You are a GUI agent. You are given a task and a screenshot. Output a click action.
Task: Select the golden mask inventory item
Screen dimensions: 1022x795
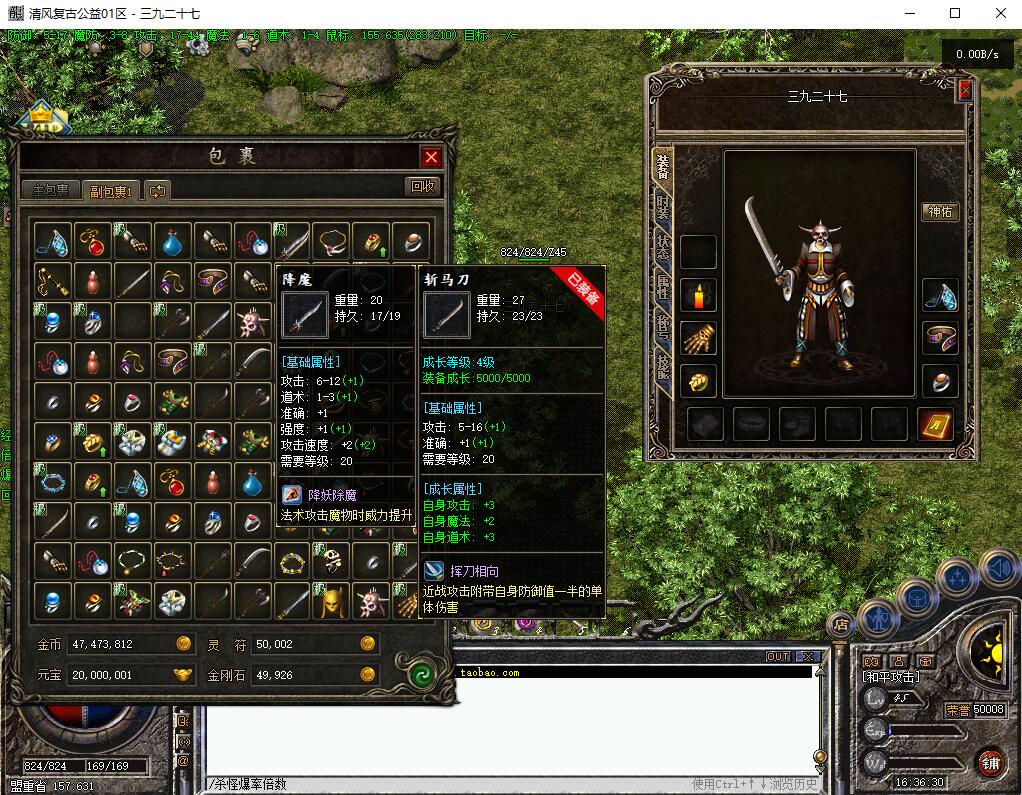[332, 601]
